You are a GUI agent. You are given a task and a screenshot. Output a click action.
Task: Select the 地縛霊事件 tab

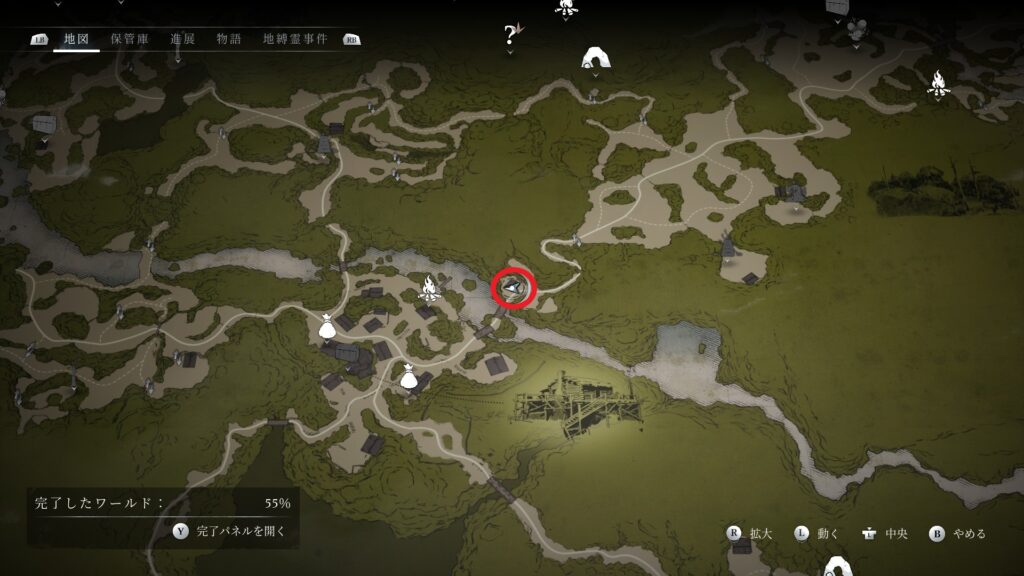295,39
